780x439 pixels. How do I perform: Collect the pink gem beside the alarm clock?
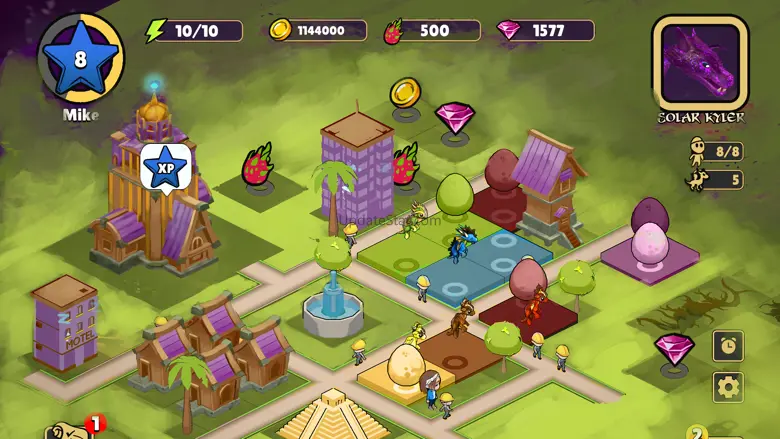674,348
